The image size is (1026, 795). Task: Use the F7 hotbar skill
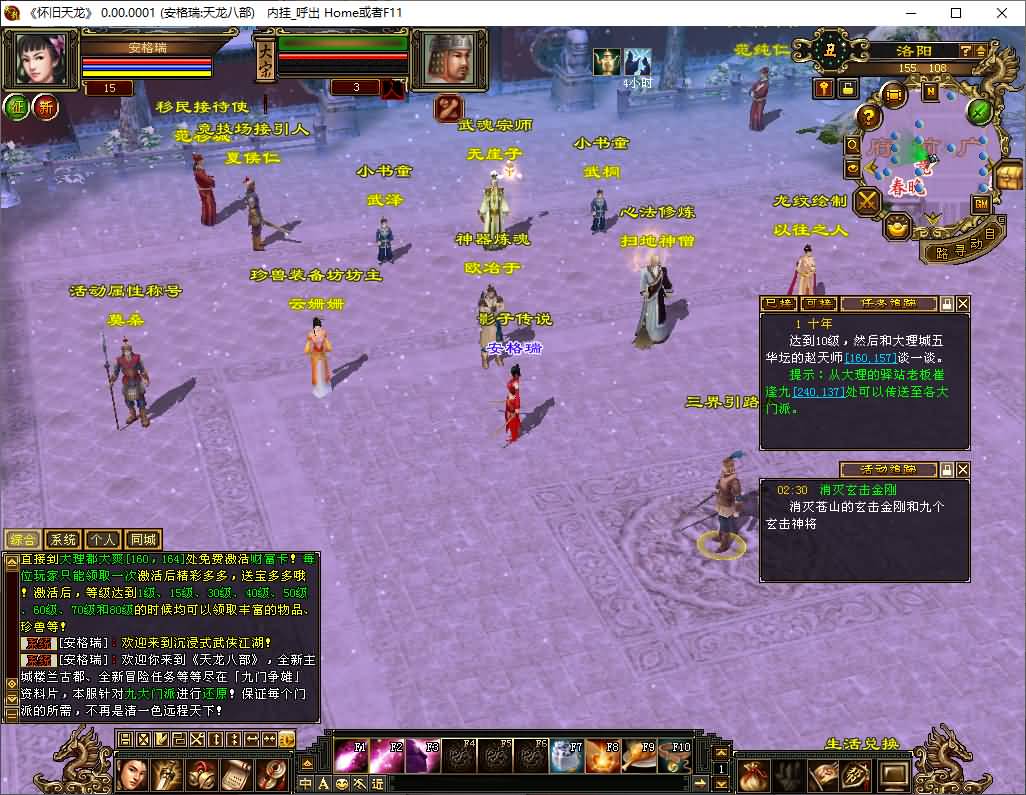coord(567,756)
